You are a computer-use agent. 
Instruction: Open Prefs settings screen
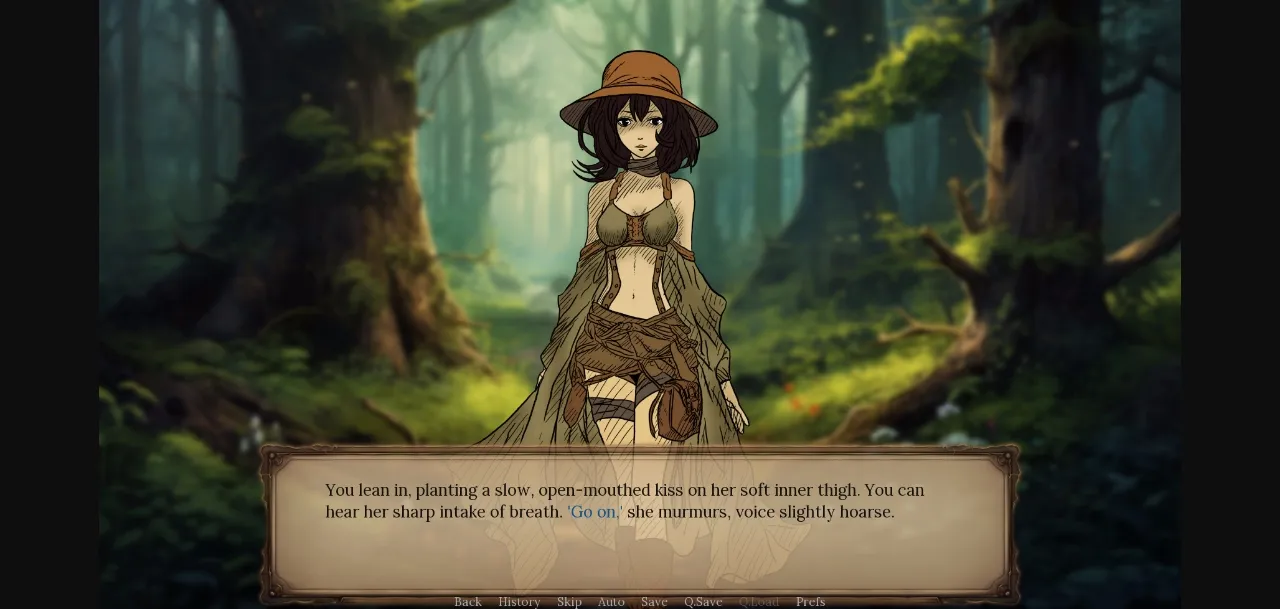pos(810,601)
